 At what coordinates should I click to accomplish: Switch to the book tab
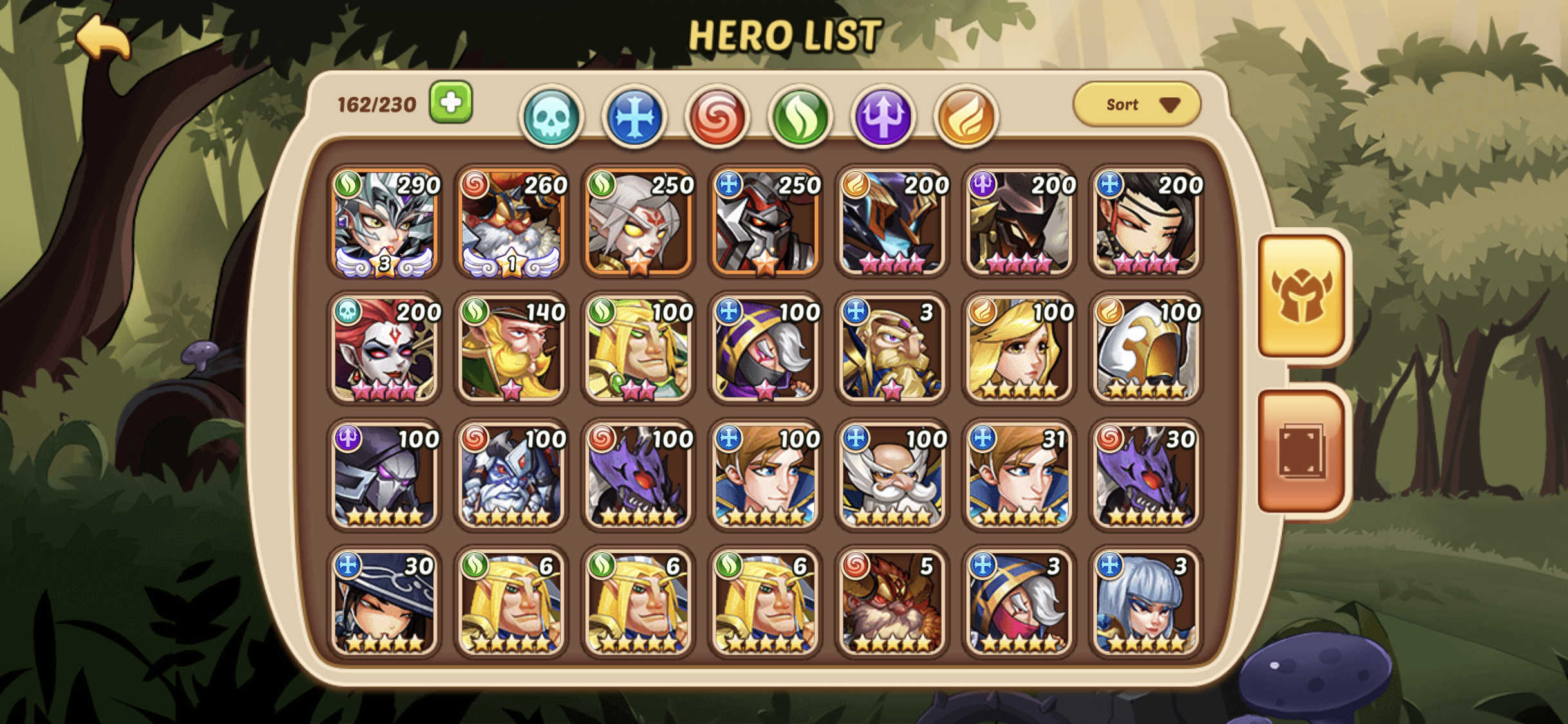coord(1302,452)
